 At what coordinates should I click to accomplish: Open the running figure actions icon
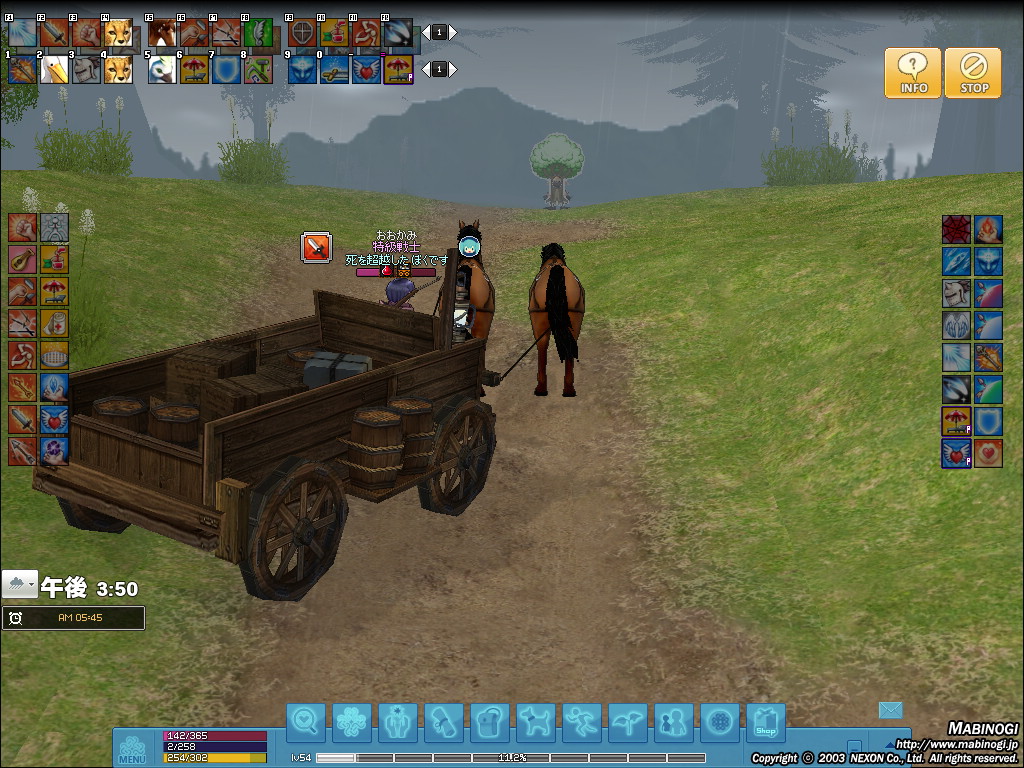click(582, 722)
